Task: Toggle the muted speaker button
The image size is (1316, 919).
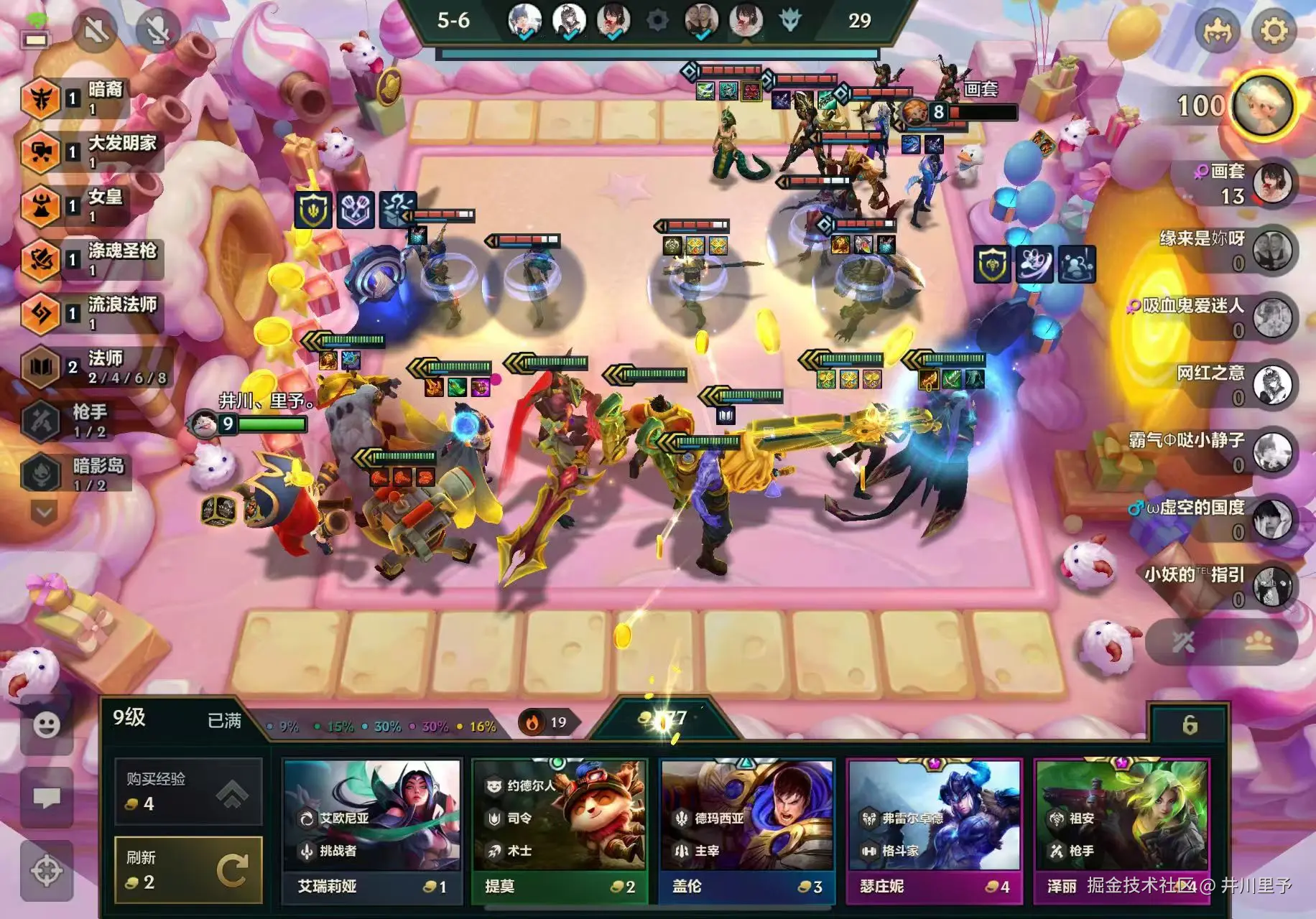Action: click(96, 30)
